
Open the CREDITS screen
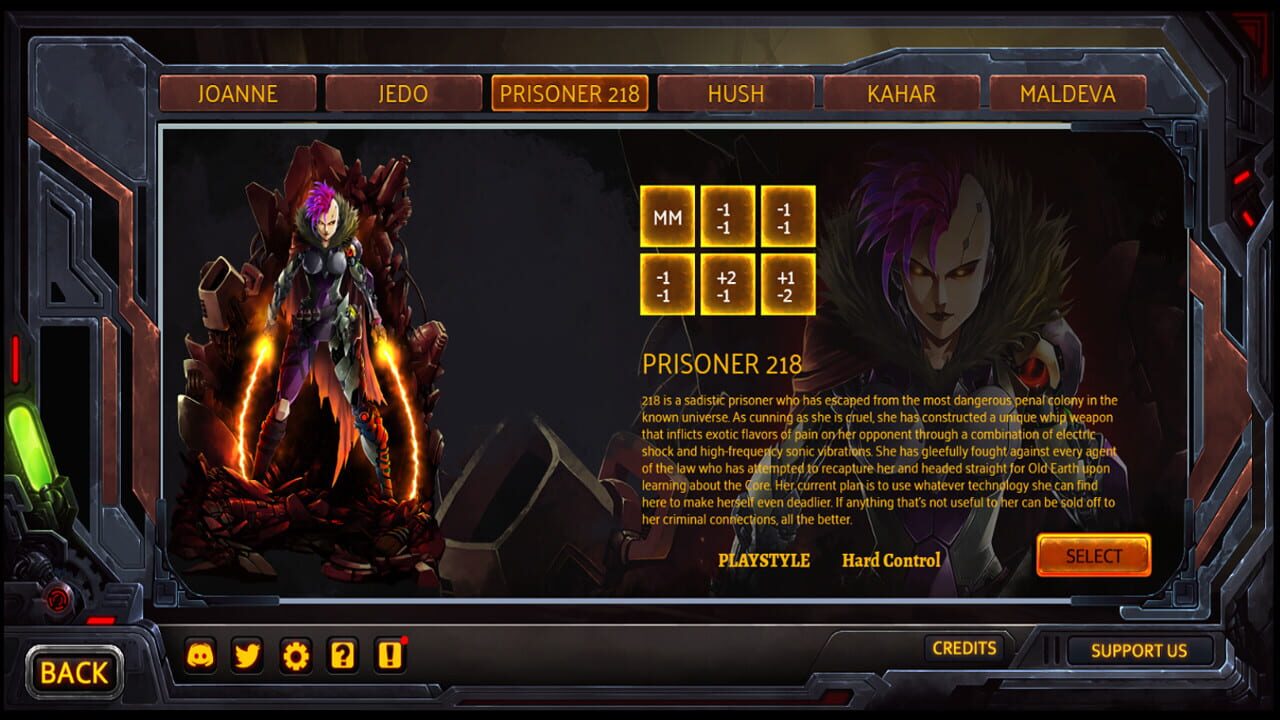click(x=965, y=647)
